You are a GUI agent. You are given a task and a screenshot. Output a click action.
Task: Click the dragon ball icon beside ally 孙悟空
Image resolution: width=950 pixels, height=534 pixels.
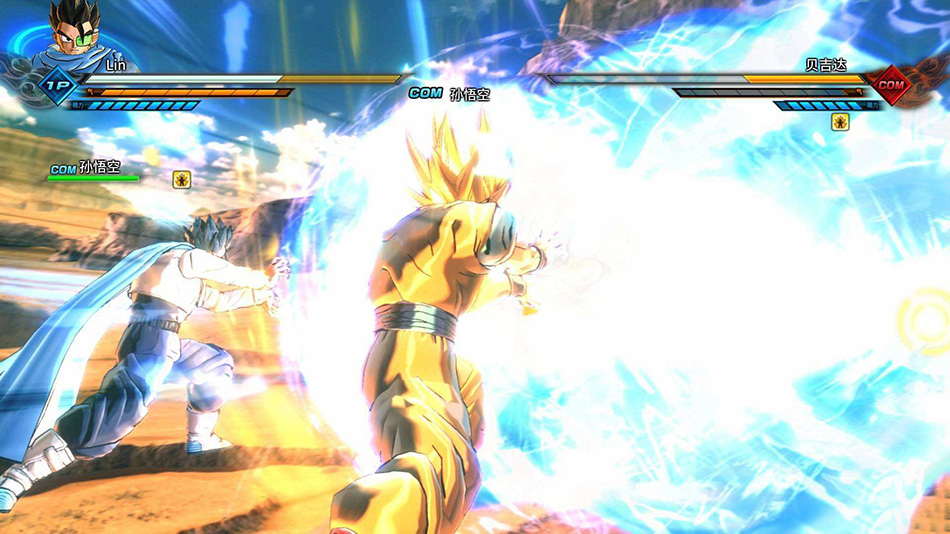(x=181, y=179)
